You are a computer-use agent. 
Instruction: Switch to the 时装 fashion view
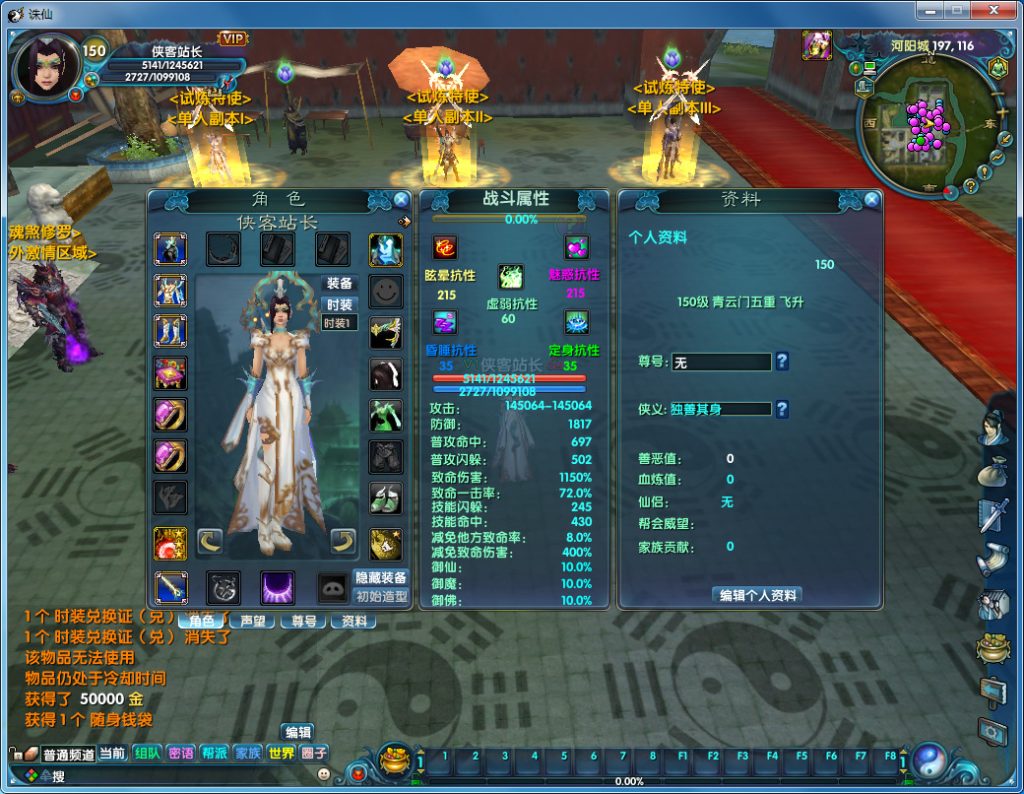tap(339, 304)
